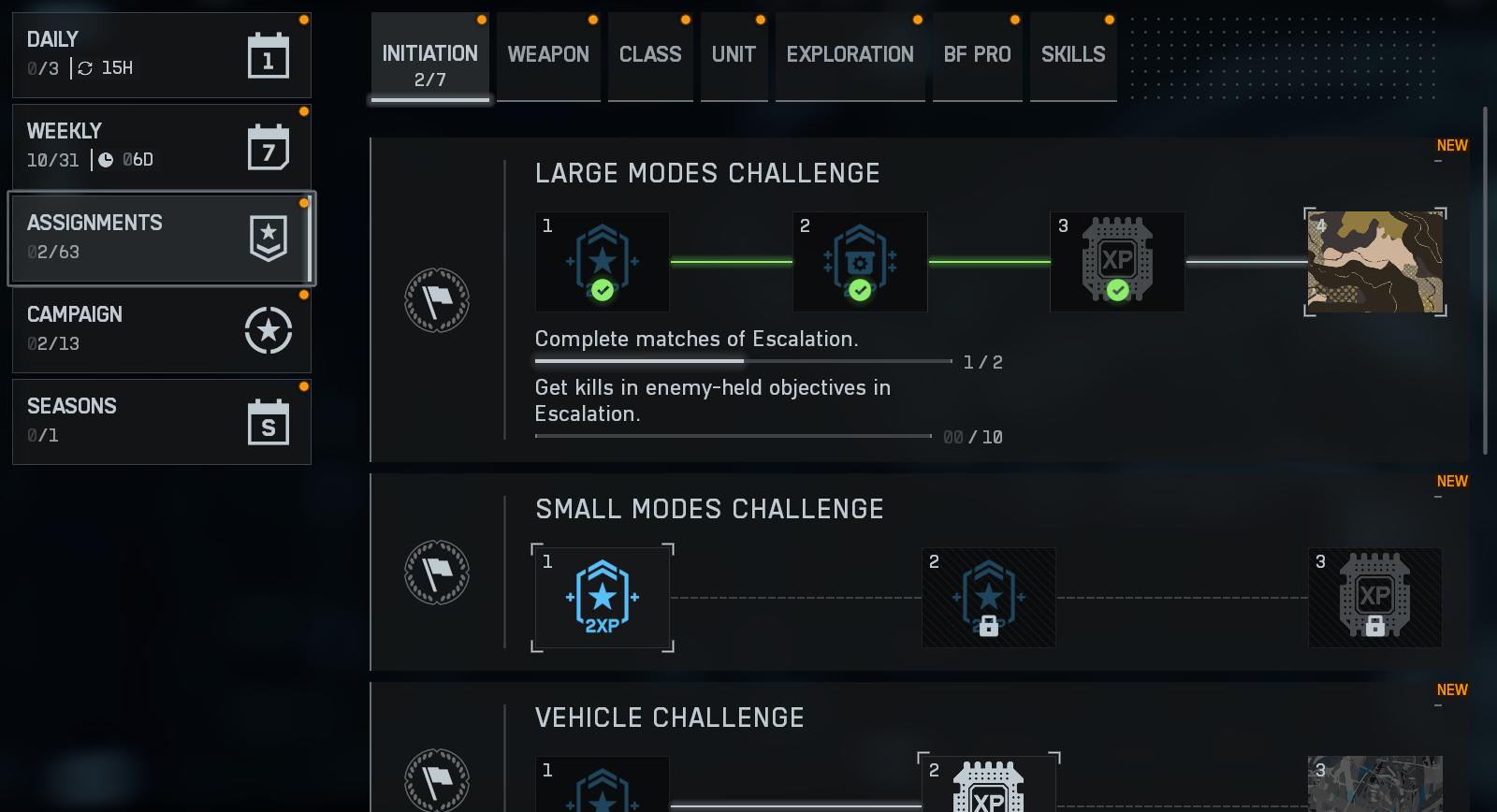1497x812 pixels.
Task: Open the Exploration tab
Action: [x=850, y=55]
